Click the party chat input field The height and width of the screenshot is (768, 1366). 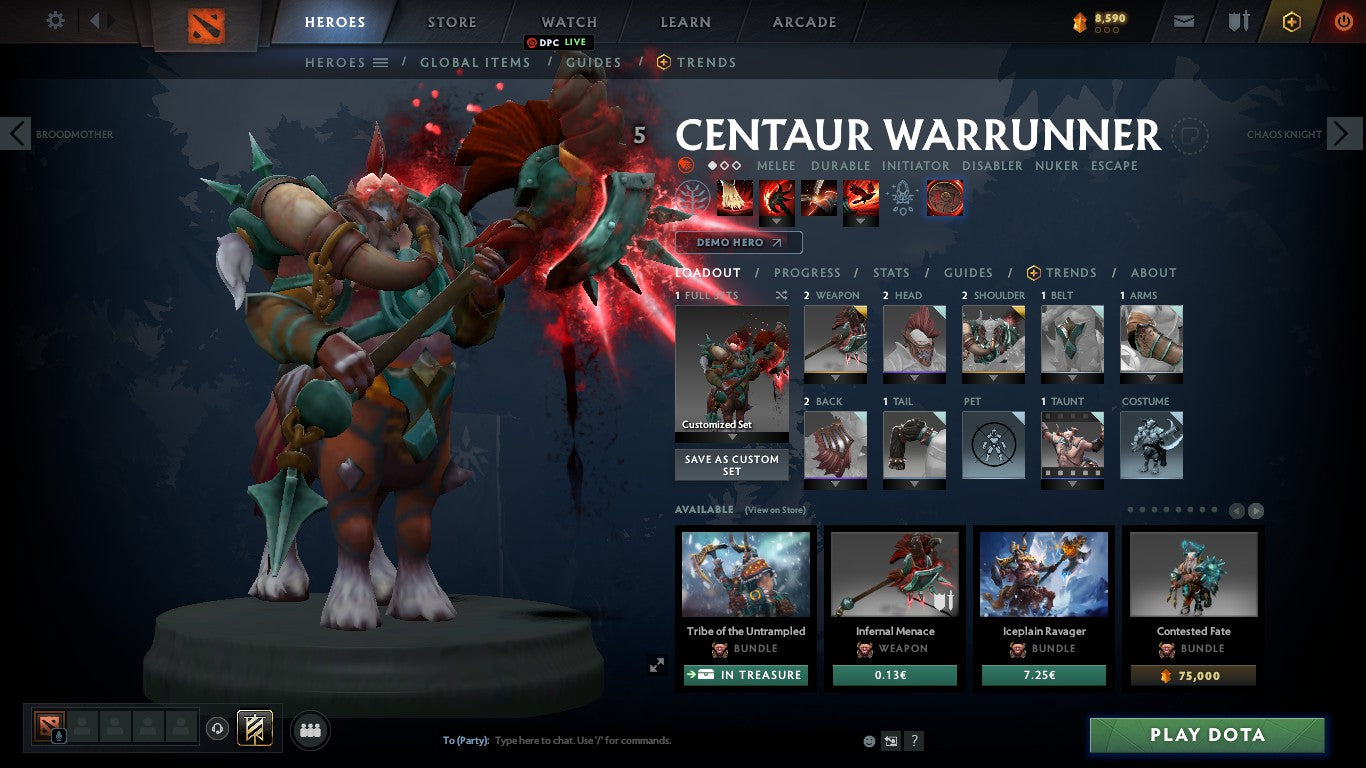click(x=600, y=740)
